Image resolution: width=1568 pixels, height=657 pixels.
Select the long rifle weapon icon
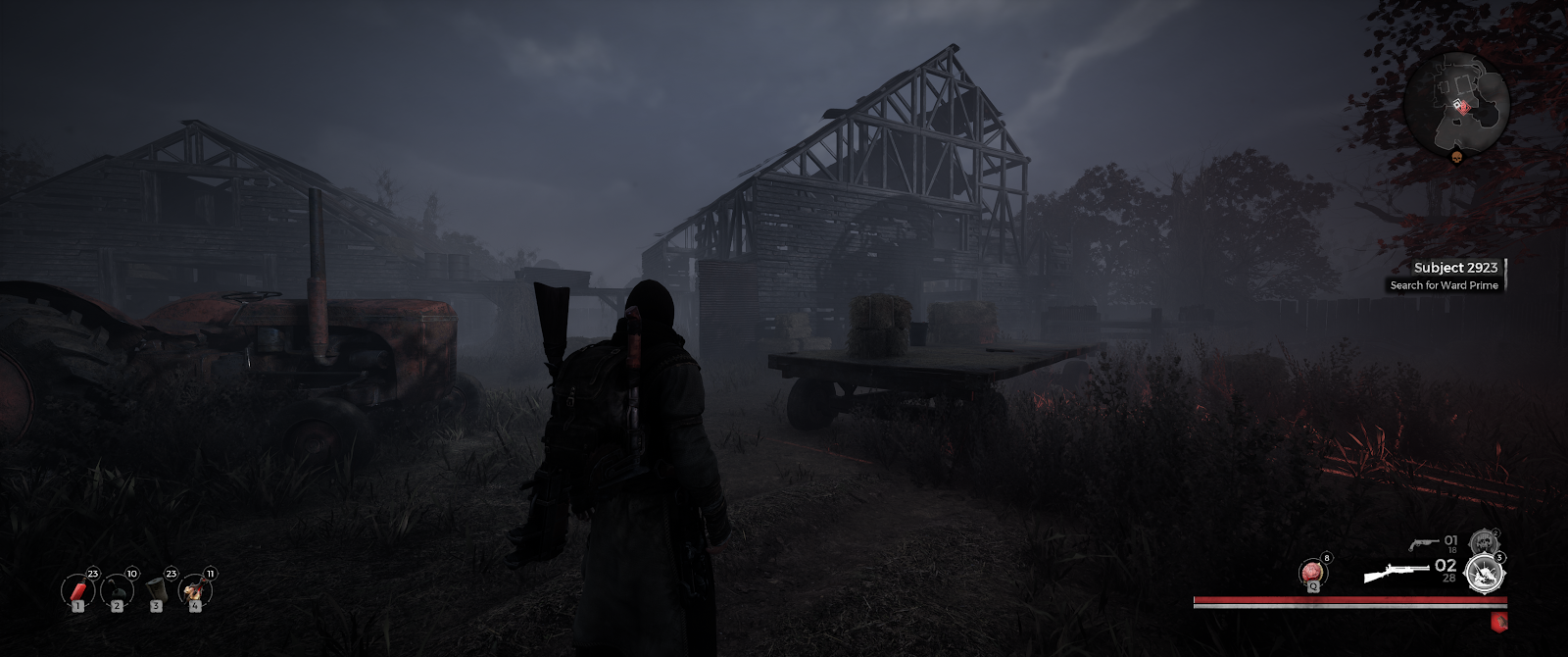click(1396, 572)
